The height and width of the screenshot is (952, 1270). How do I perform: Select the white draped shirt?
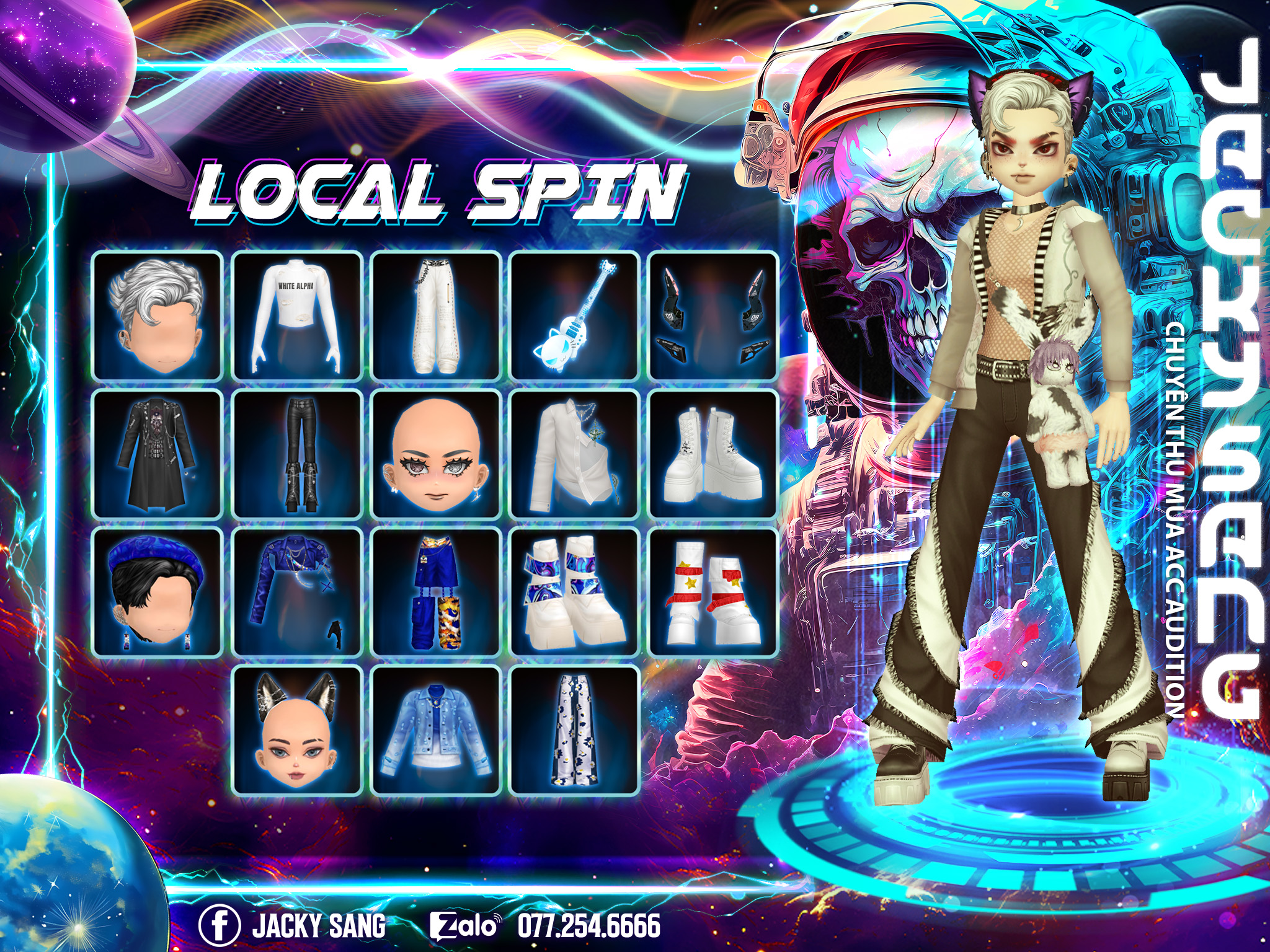pos(575,454)
